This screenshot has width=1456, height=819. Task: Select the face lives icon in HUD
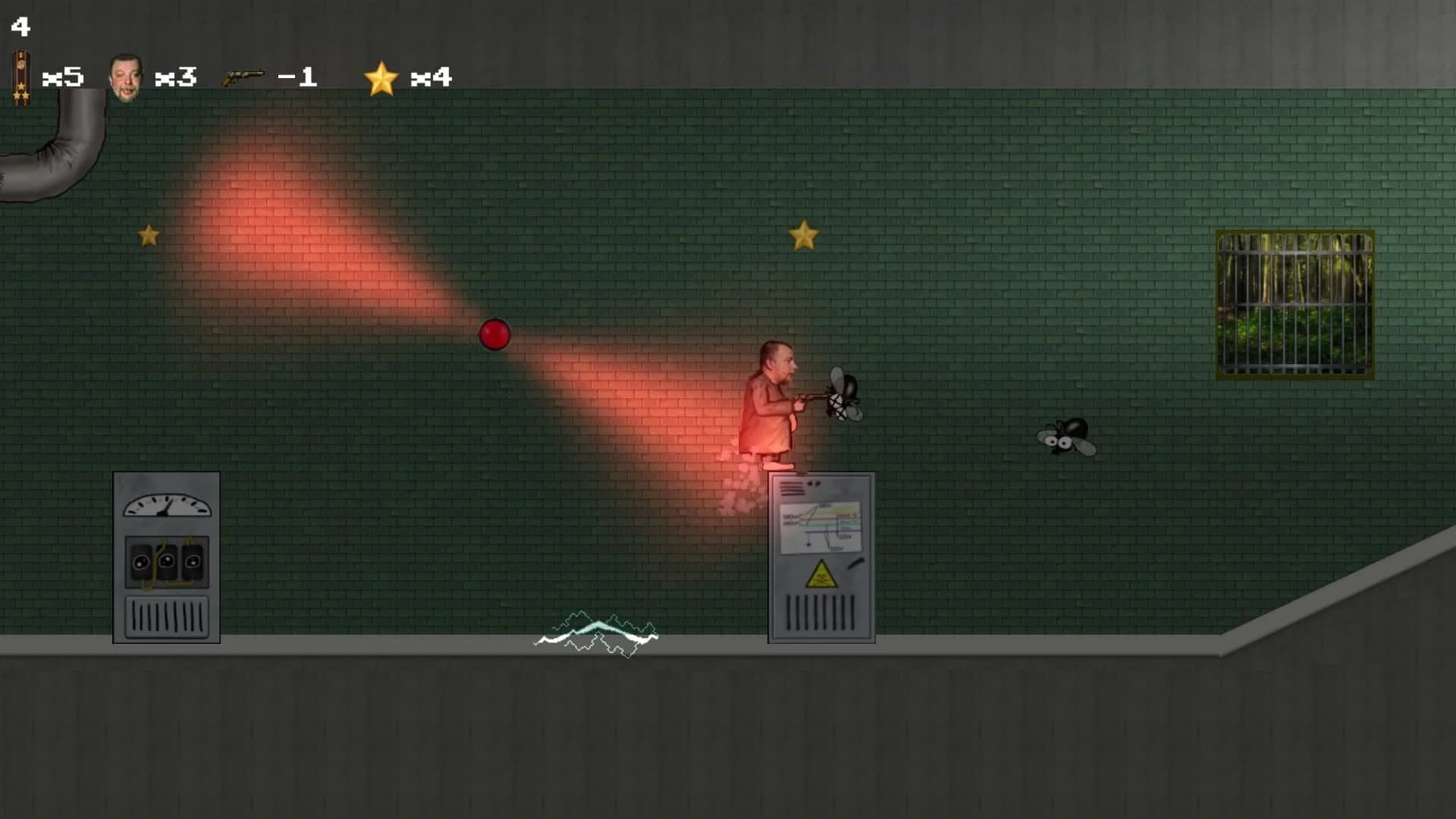pyautogui.click(x=127, y=76)
